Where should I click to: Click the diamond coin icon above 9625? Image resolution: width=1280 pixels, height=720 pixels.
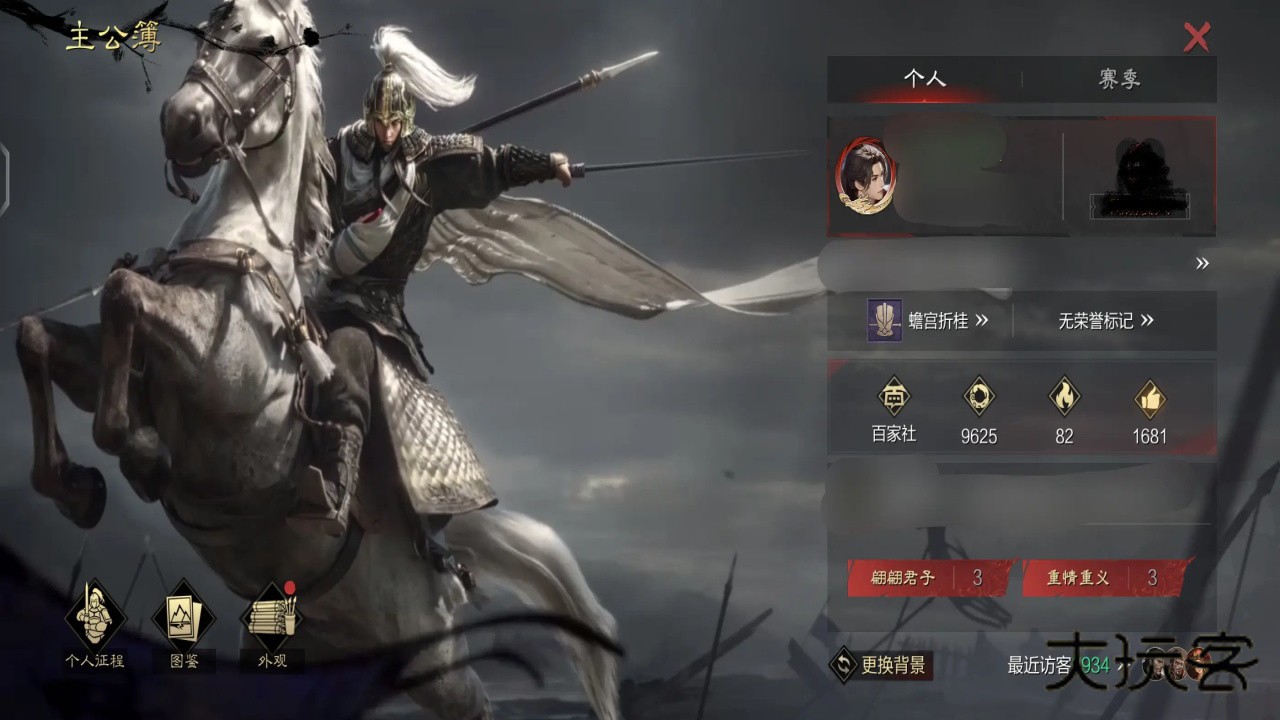[x=978, y=398]
